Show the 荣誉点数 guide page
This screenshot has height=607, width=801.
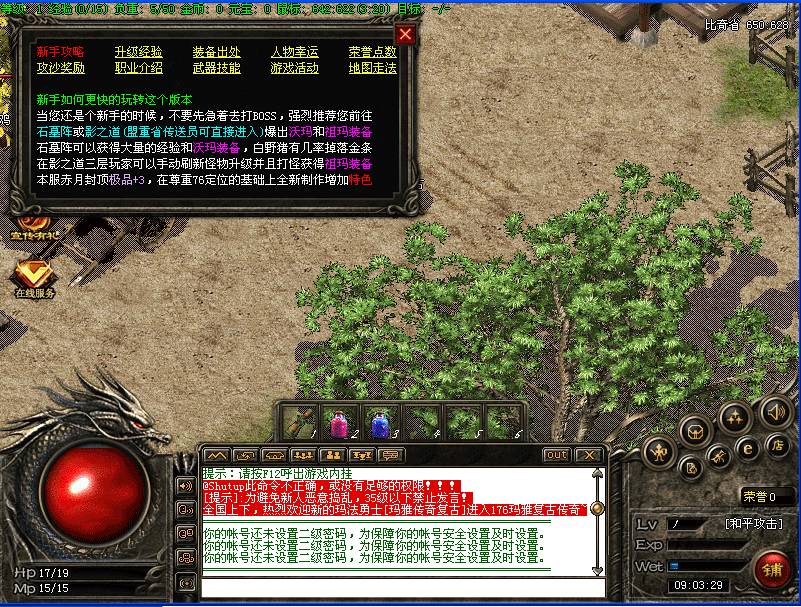pyautogui.click(x=372, y=52)
